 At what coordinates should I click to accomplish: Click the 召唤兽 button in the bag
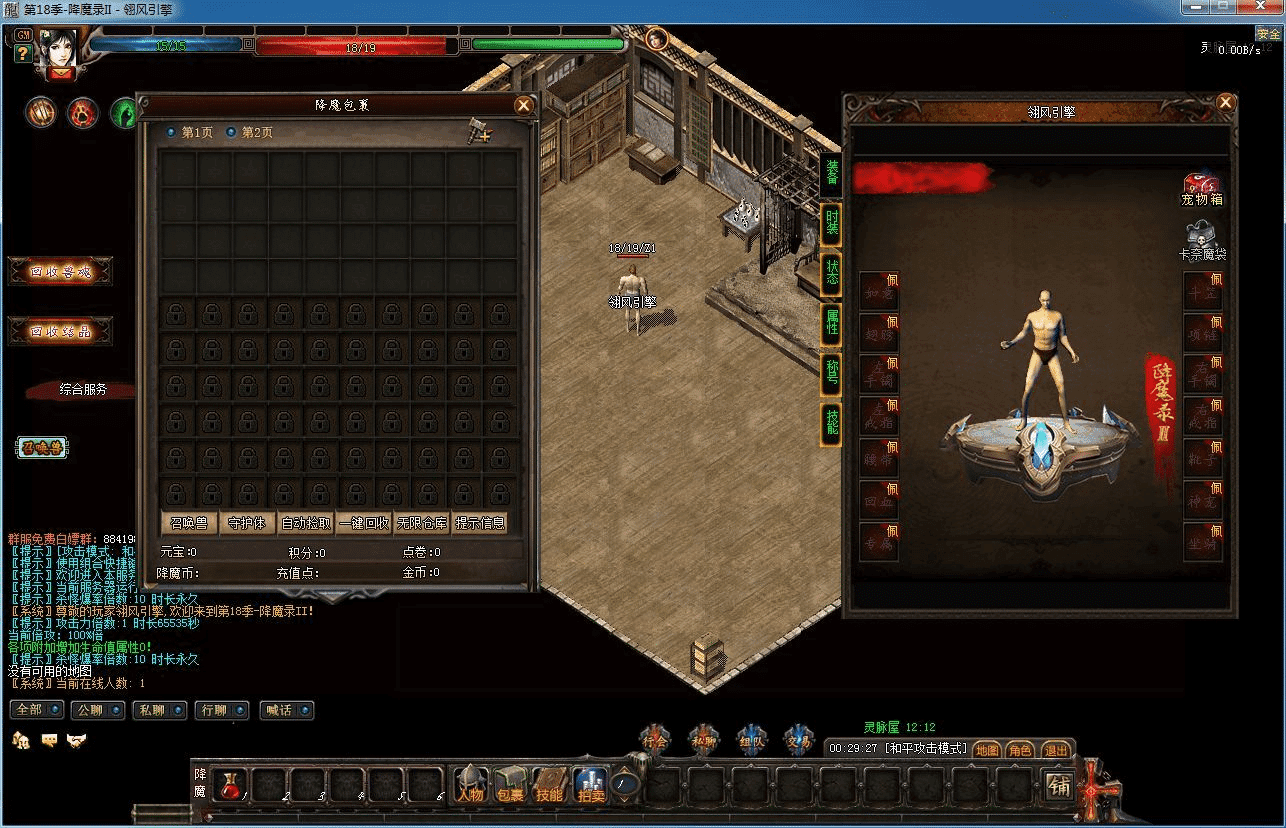189,523
